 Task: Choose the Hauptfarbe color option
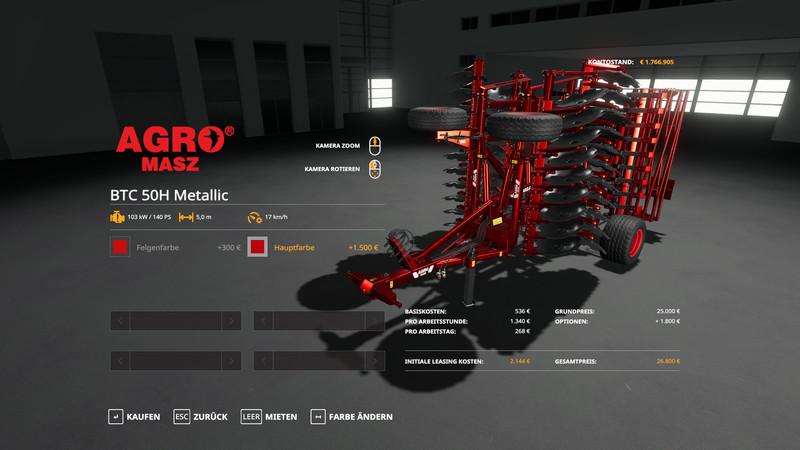258,247
